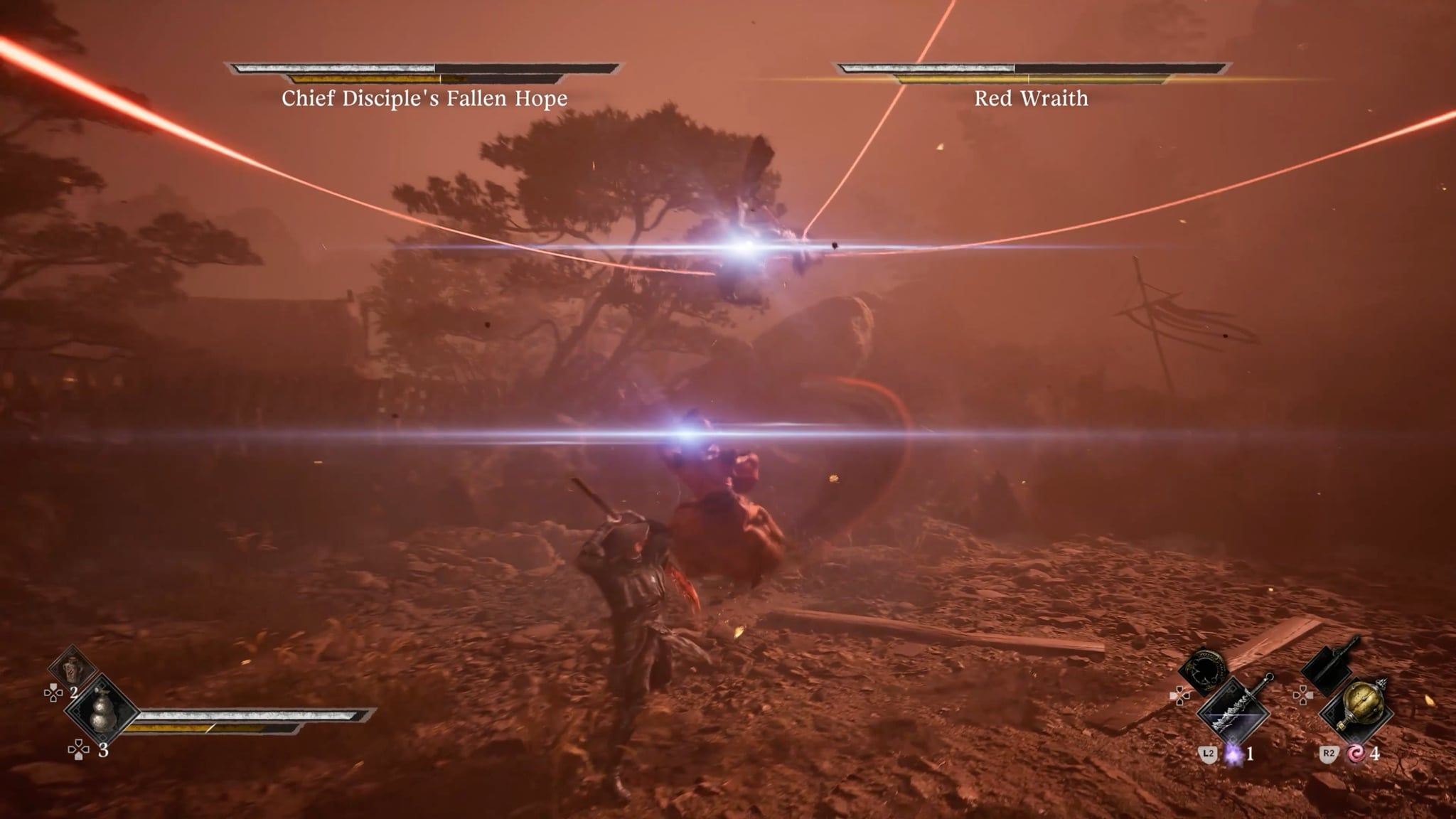Select the secondary hammer weapon icon

tap(1326, 667)
